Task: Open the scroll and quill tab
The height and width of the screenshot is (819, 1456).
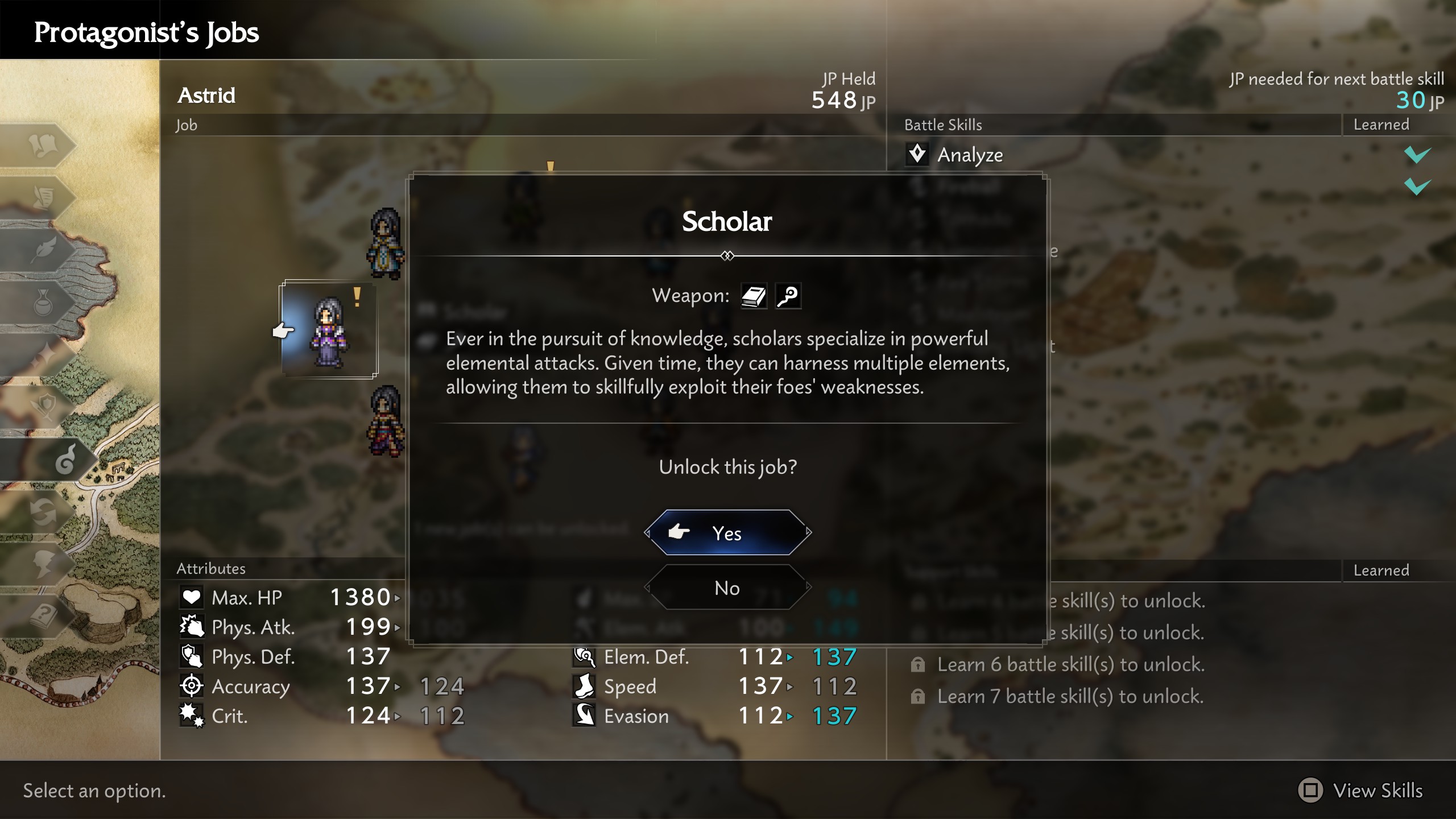Action: (x=43, y=197)
